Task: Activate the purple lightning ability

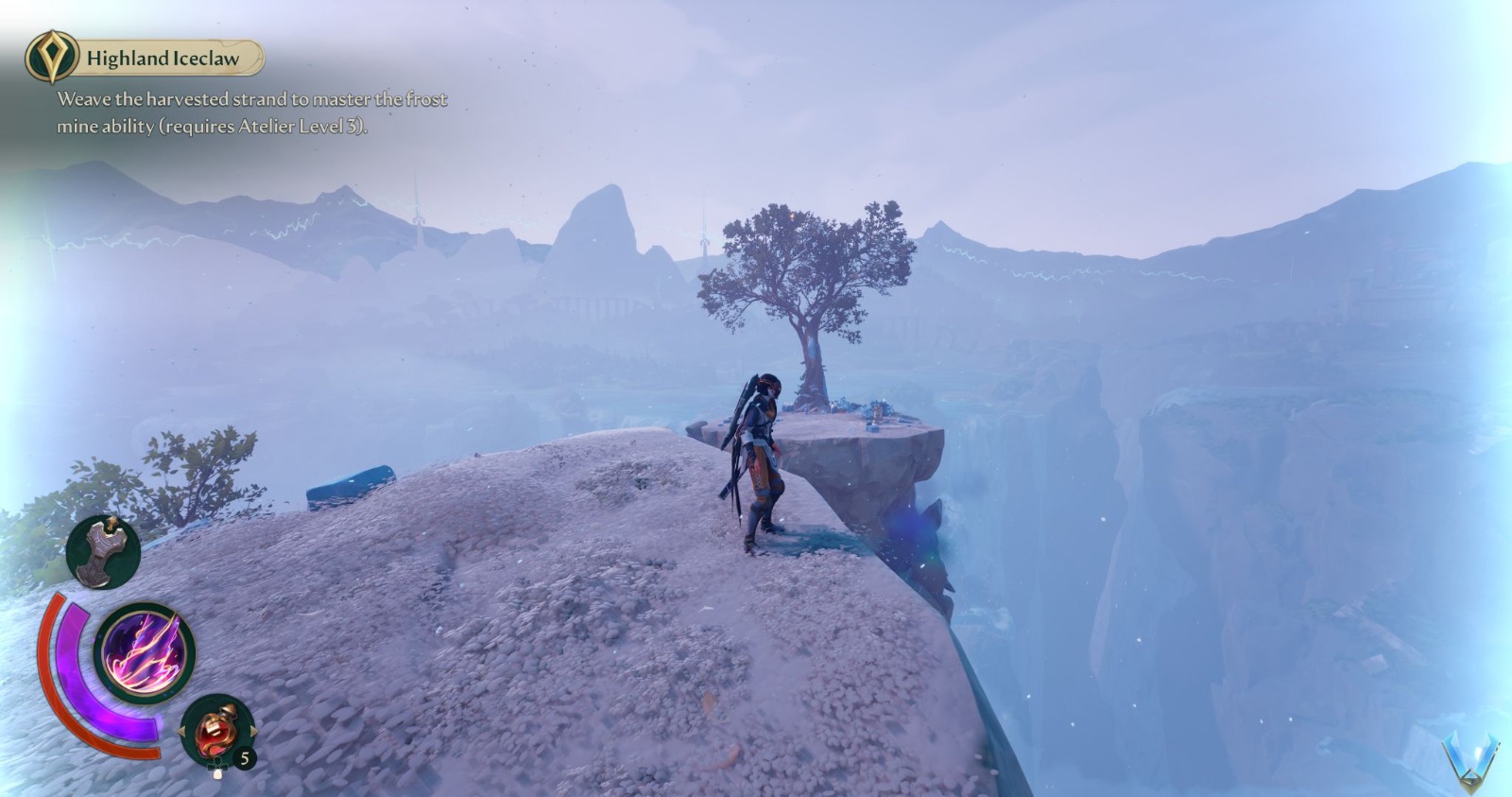Action: click(145, 652)
